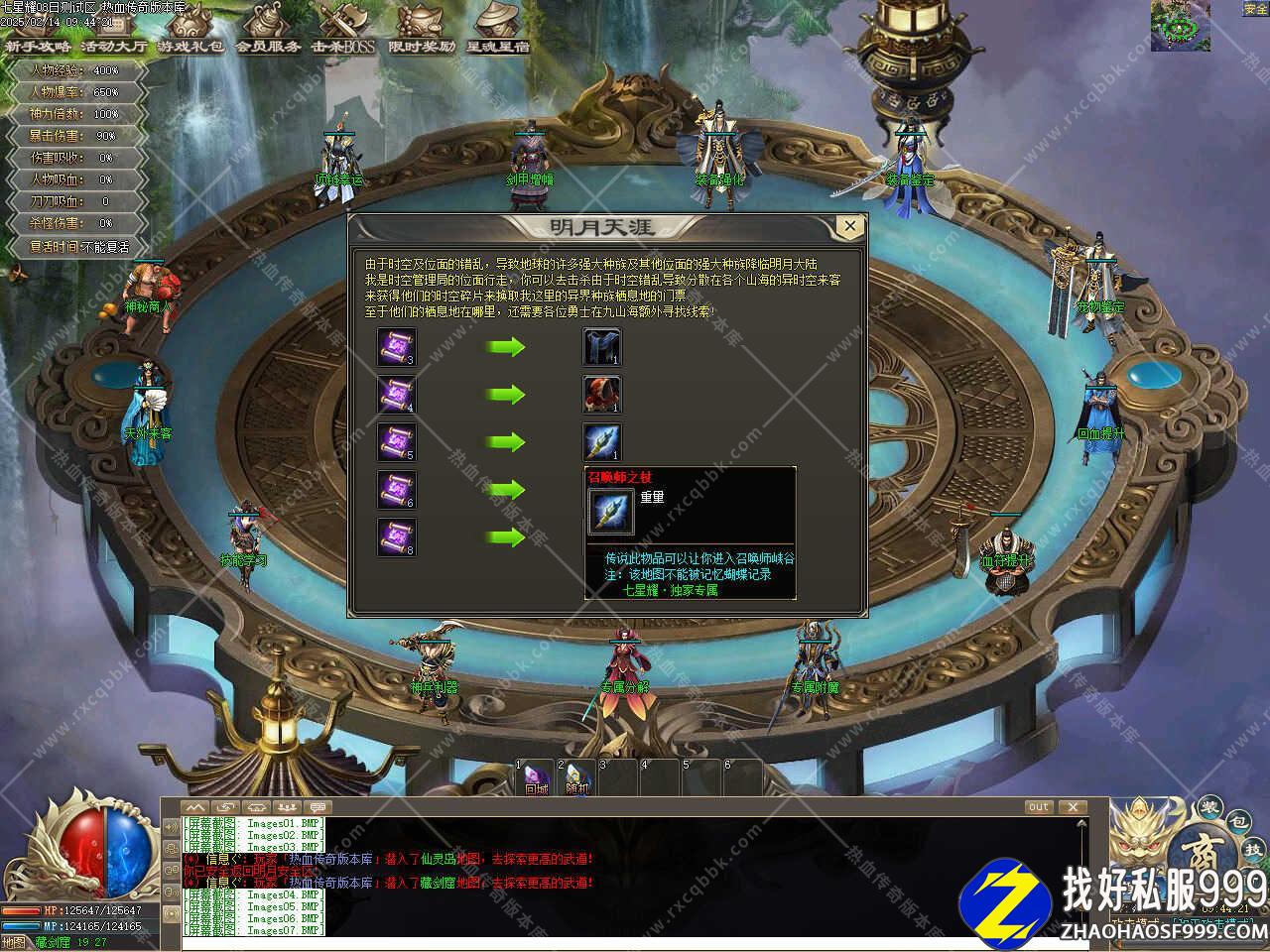Exchange 3 scrolls via the first green arrow
Viewport: 1270px width, 952px height.
[x=506, y=348]
